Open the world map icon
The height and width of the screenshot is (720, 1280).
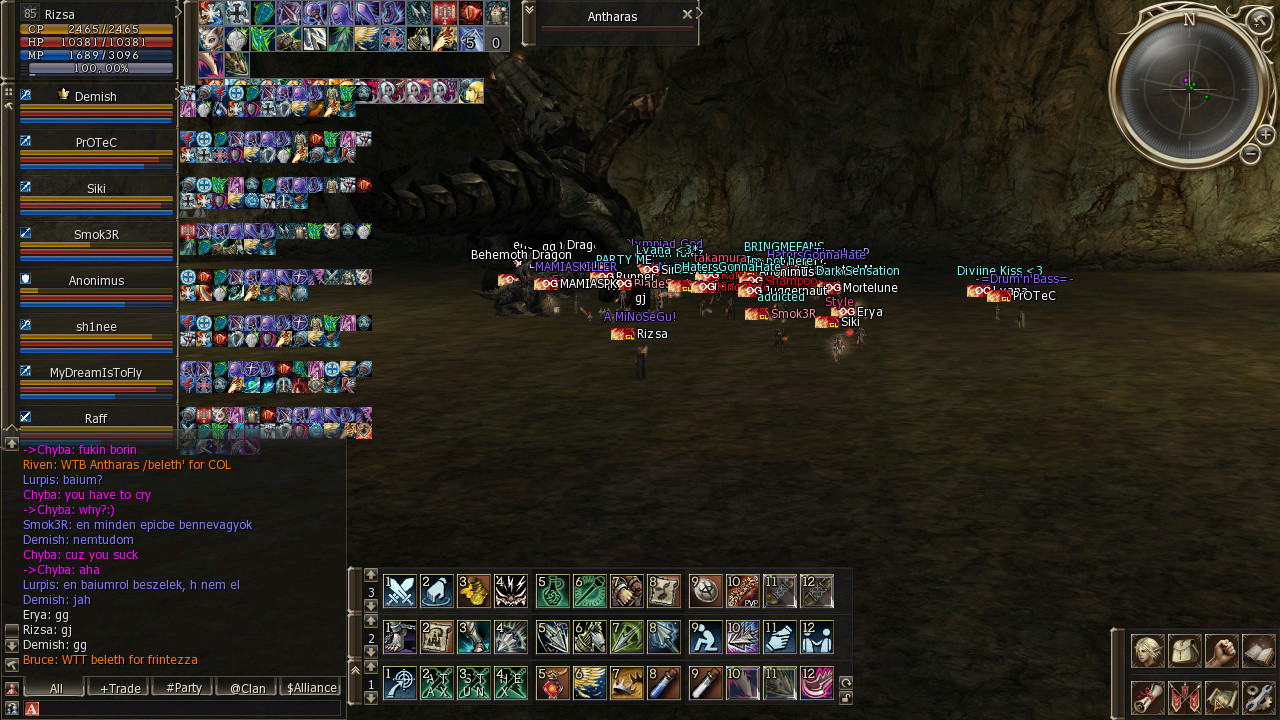coord(1222,697)
